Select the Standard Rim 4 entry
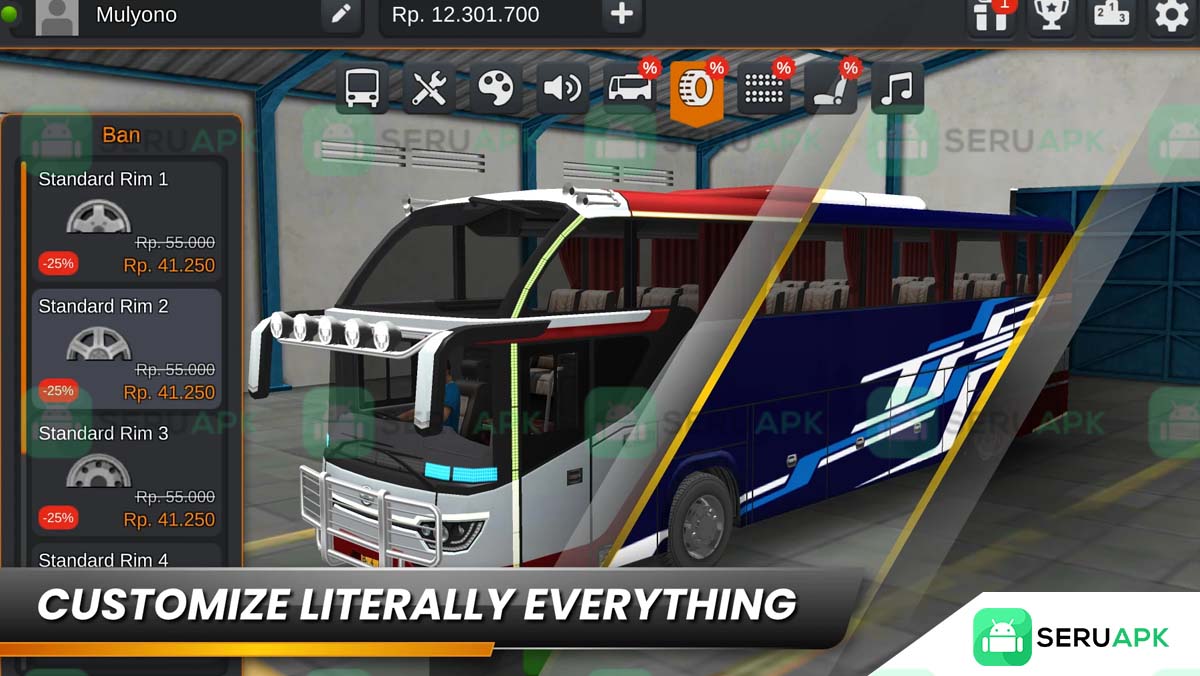 [x=126, y=558]
